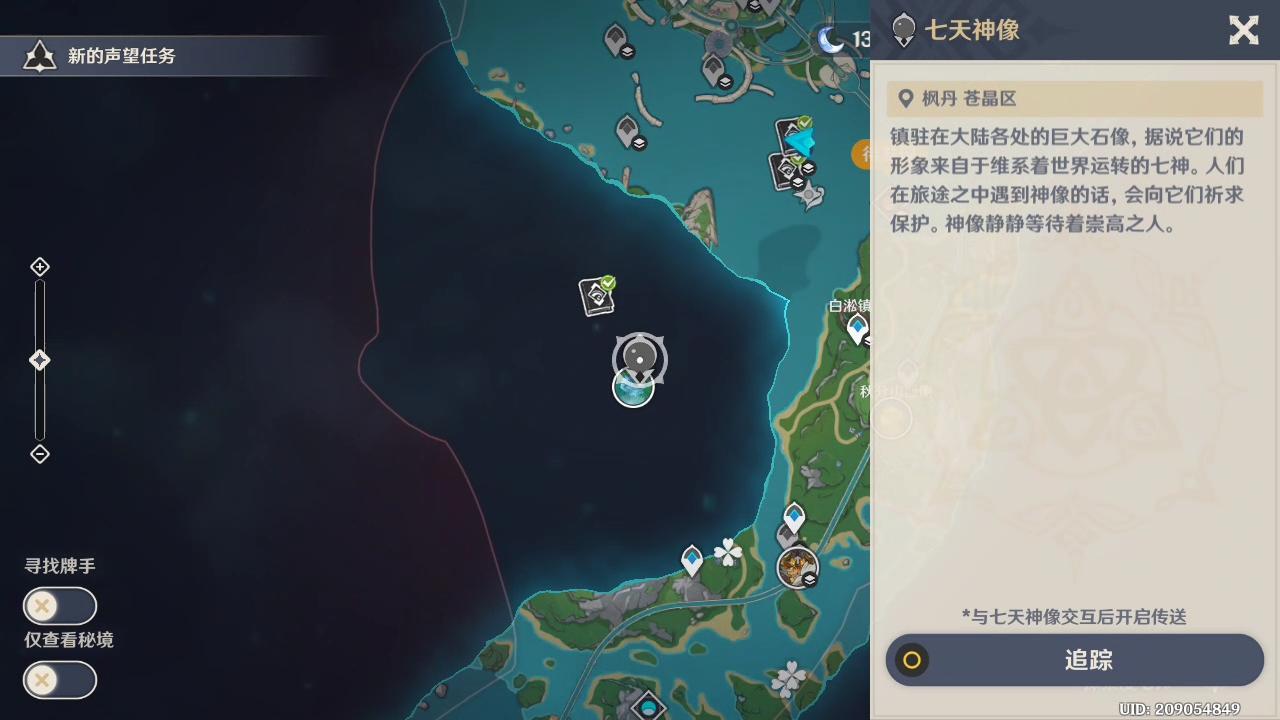The height and width of the screenshot is (720, 1280).
Task: Click the domain icon near the southern shore
Action: (x=797, y=567)
